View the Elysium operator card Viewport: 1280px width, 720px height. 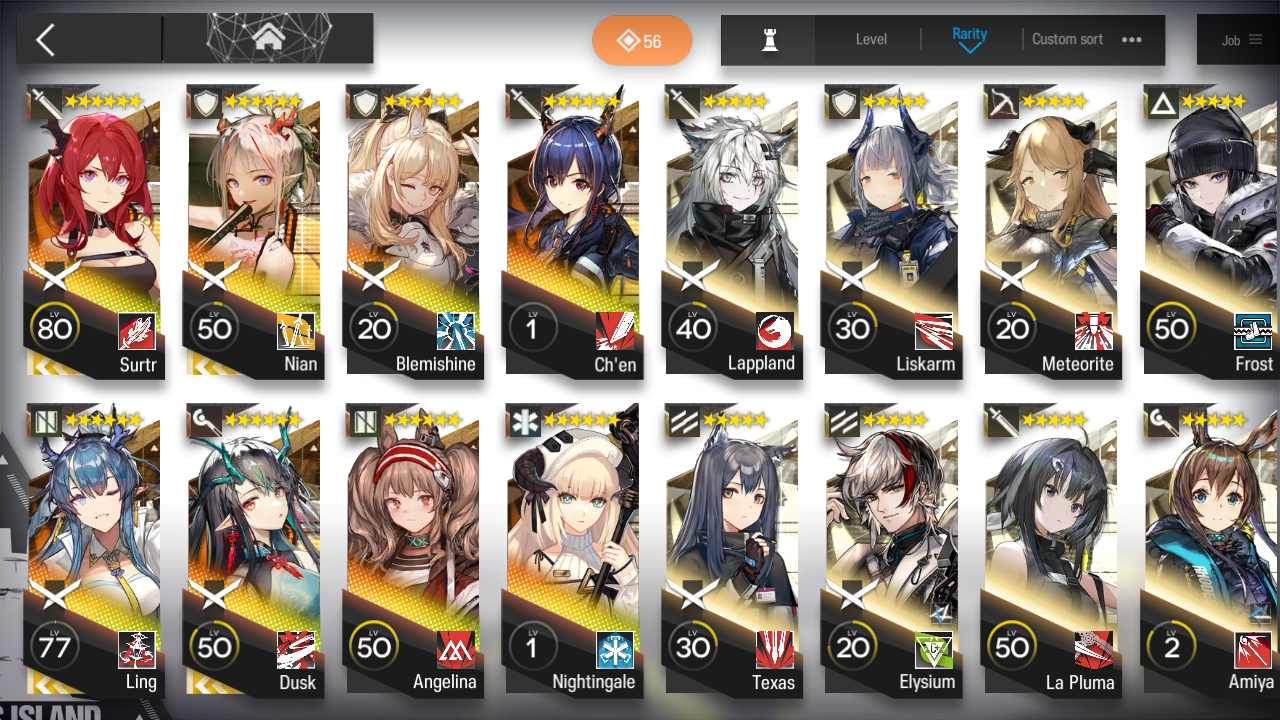[892, 550]
